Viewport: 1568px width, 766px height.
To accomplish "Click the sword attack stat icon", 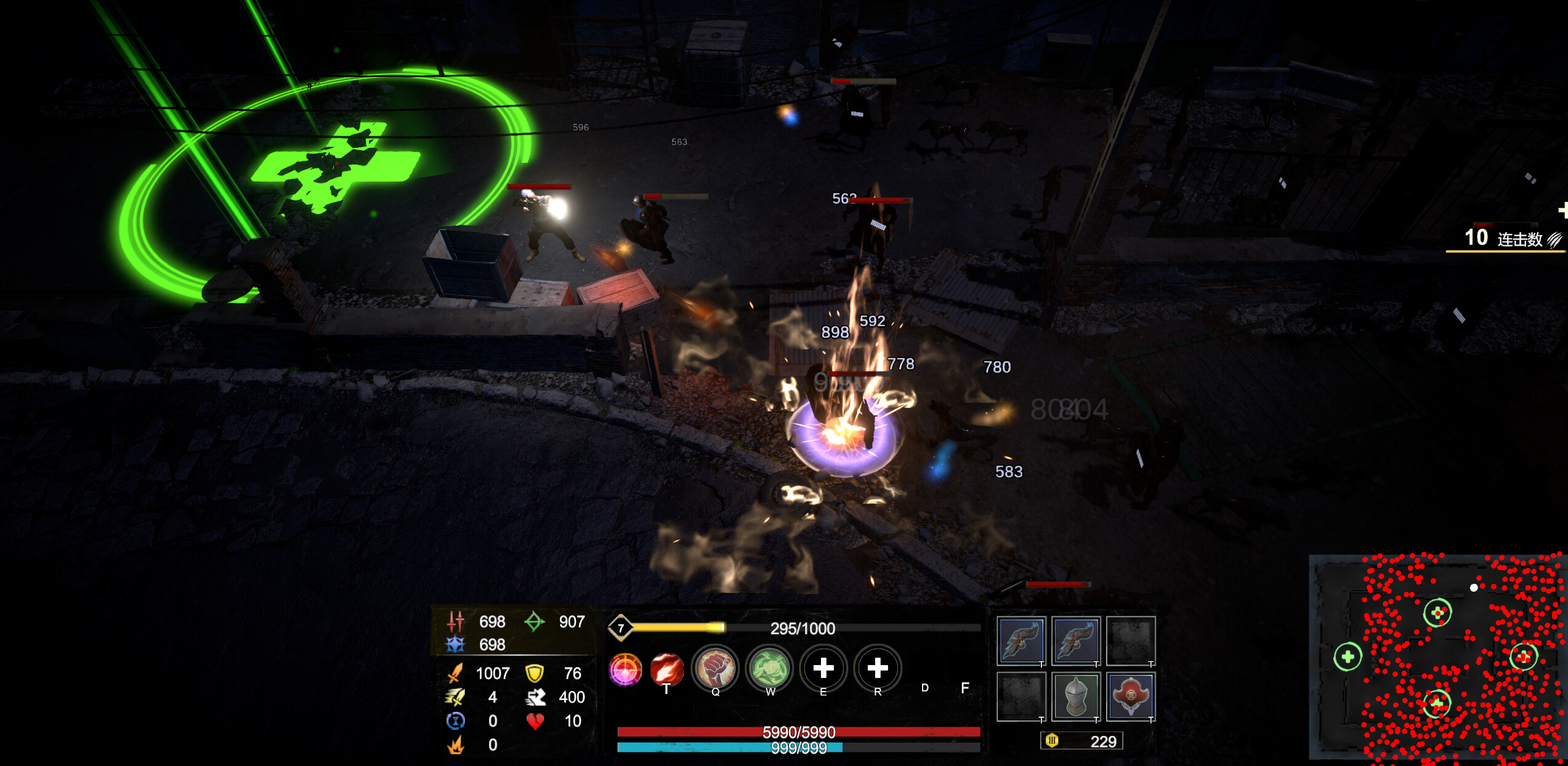I will [x=455, y=672].
